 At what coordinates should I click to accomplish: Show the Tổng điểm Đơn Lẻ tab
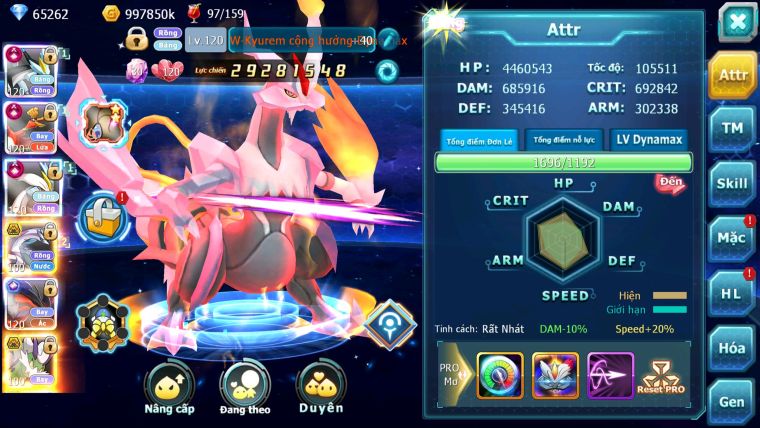click(479, 140)
